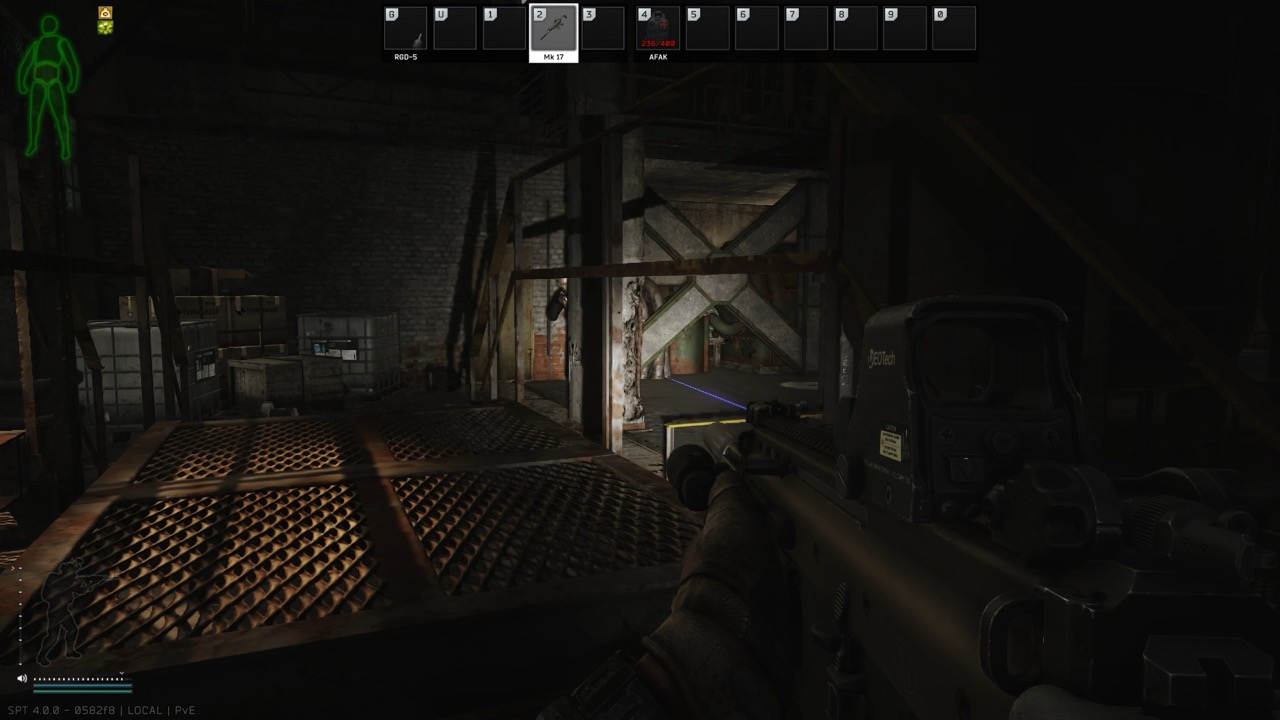This screenshot has width=1280, height=720.
Task: Click the RGD-5 grenade in slot G
Action: pyautogui.click(x=406, y=27)
